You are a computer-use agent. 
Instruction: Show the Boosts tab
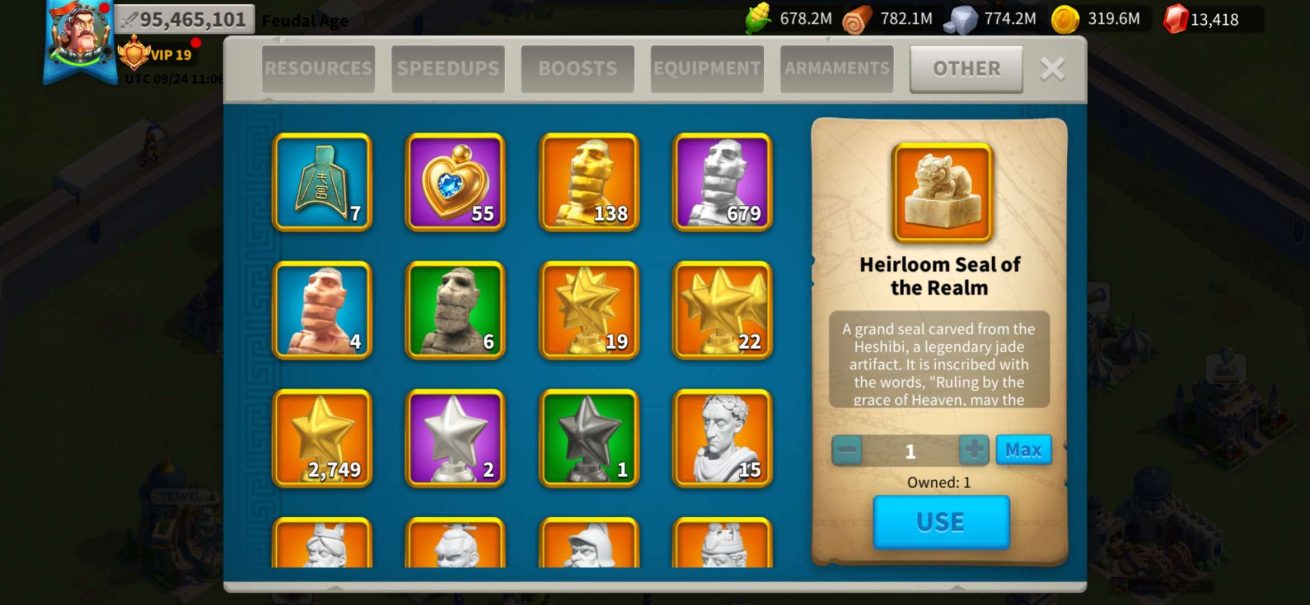click(577, 69)
